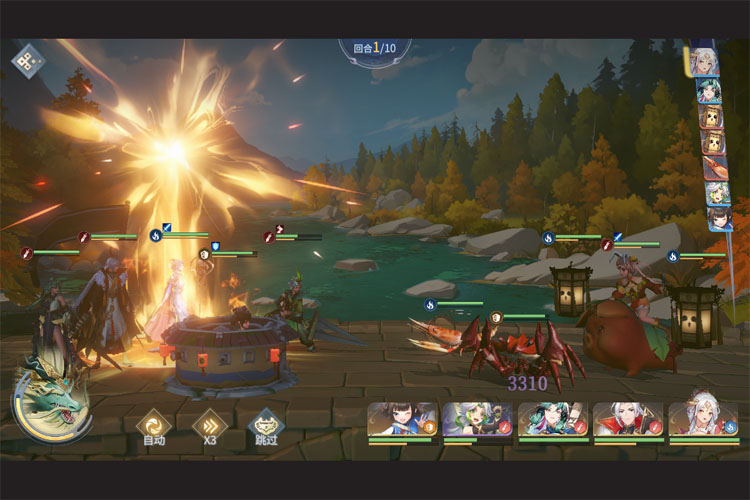Select the red crab portrait in turn order
The height and width of the screenshot is (500, 750).
[x=714, y=168]
